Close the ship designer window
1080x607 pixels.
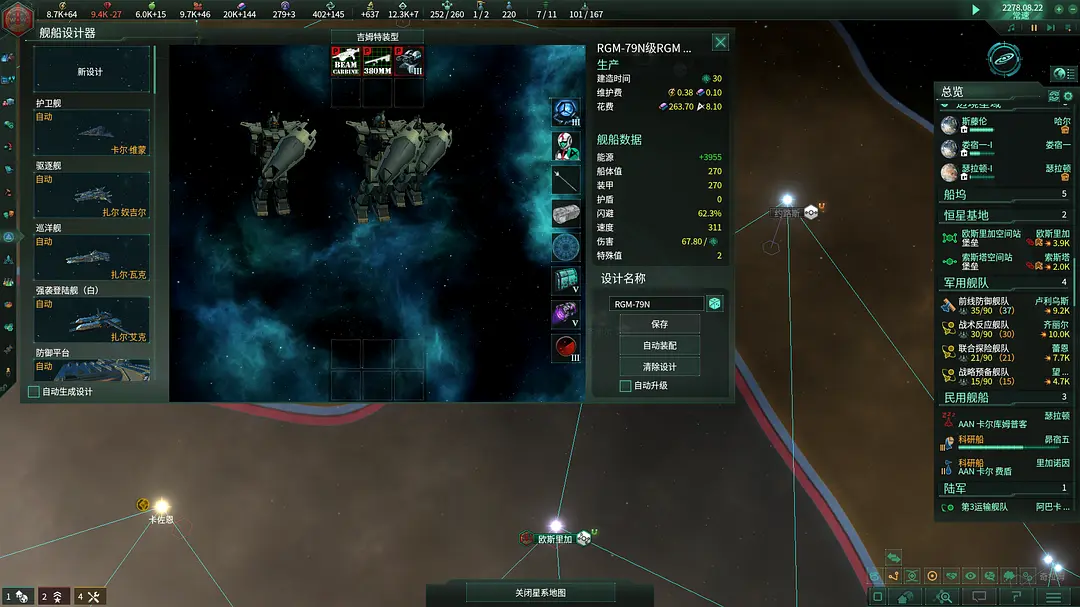(x=720, y=42)
